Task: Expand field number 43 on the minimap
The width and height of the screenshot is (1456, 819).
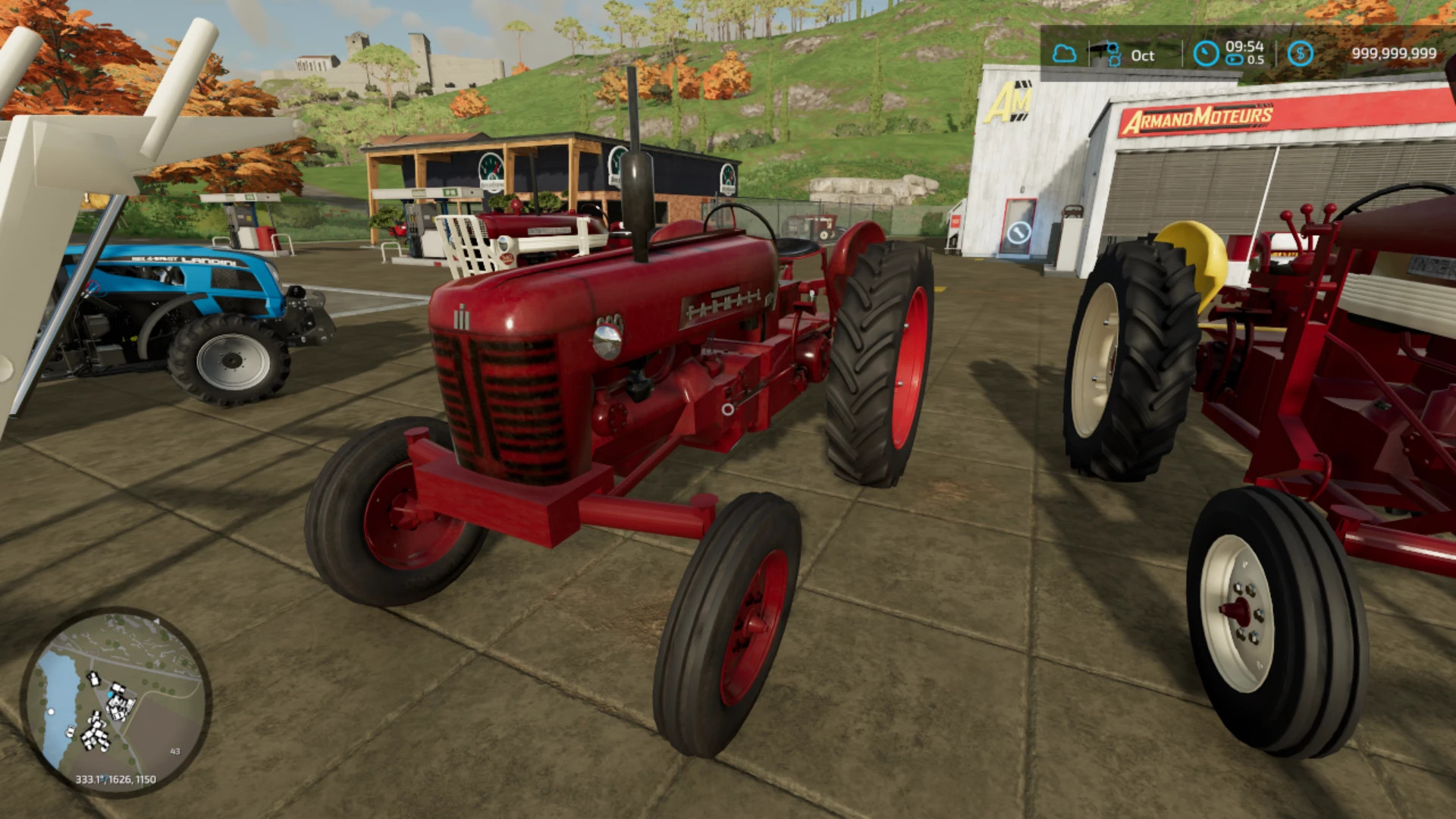Action: 174,751
